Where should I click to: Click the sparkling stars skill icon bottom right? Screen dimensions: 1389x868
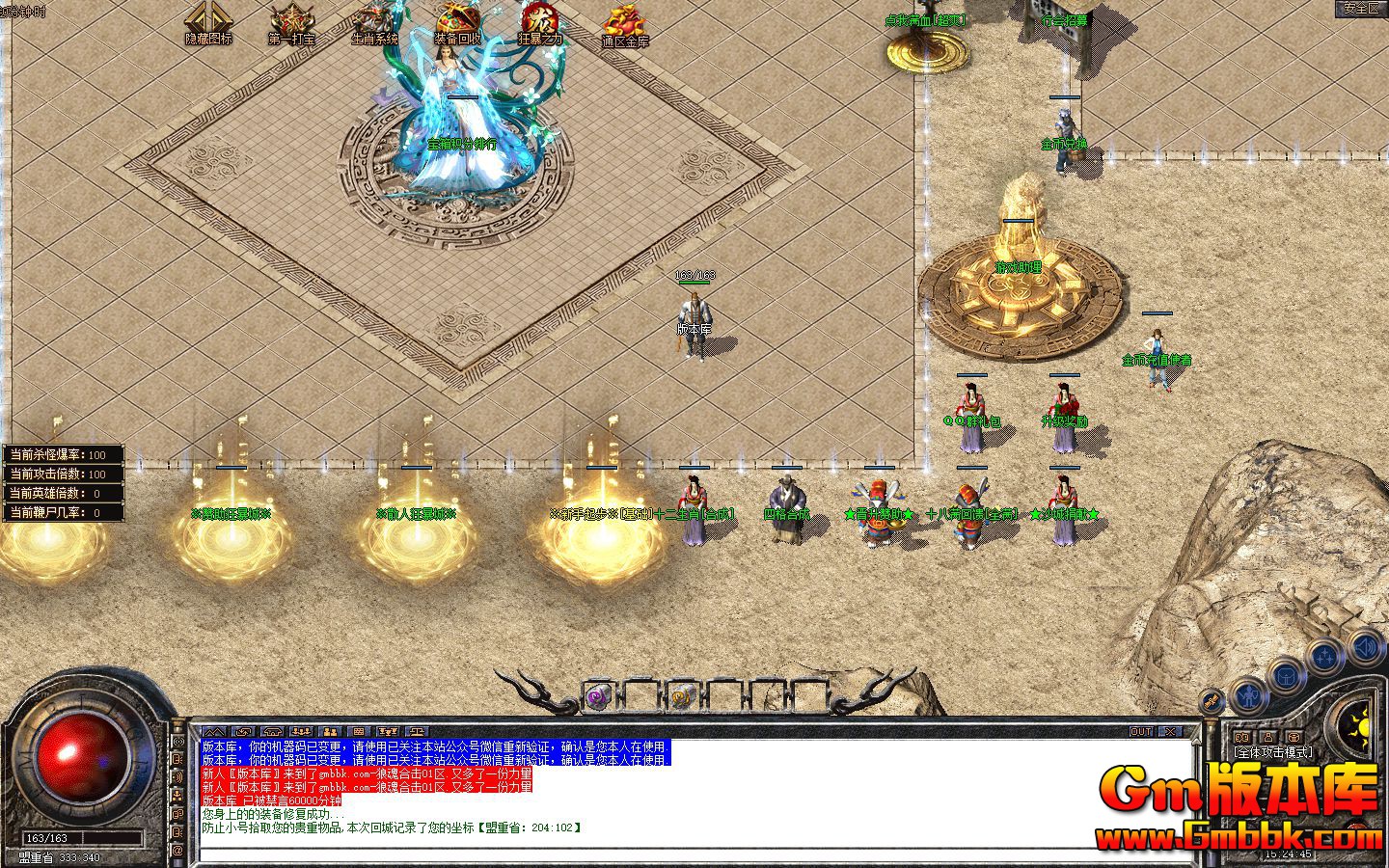pyautogui.click(x=1325, y=655)
